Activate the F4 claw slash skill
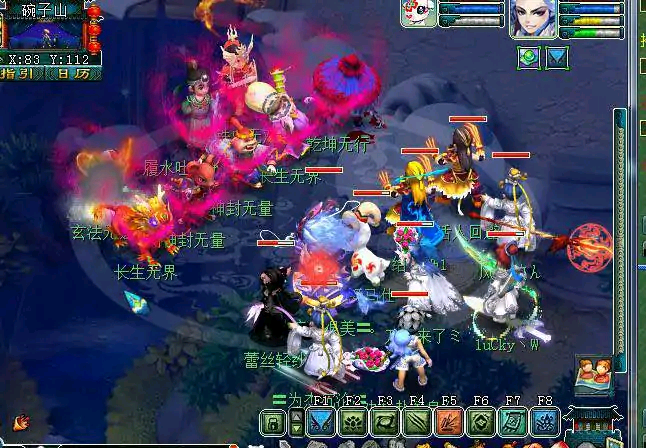This screenshot has width=646, height=448. (x=417, y=421)
